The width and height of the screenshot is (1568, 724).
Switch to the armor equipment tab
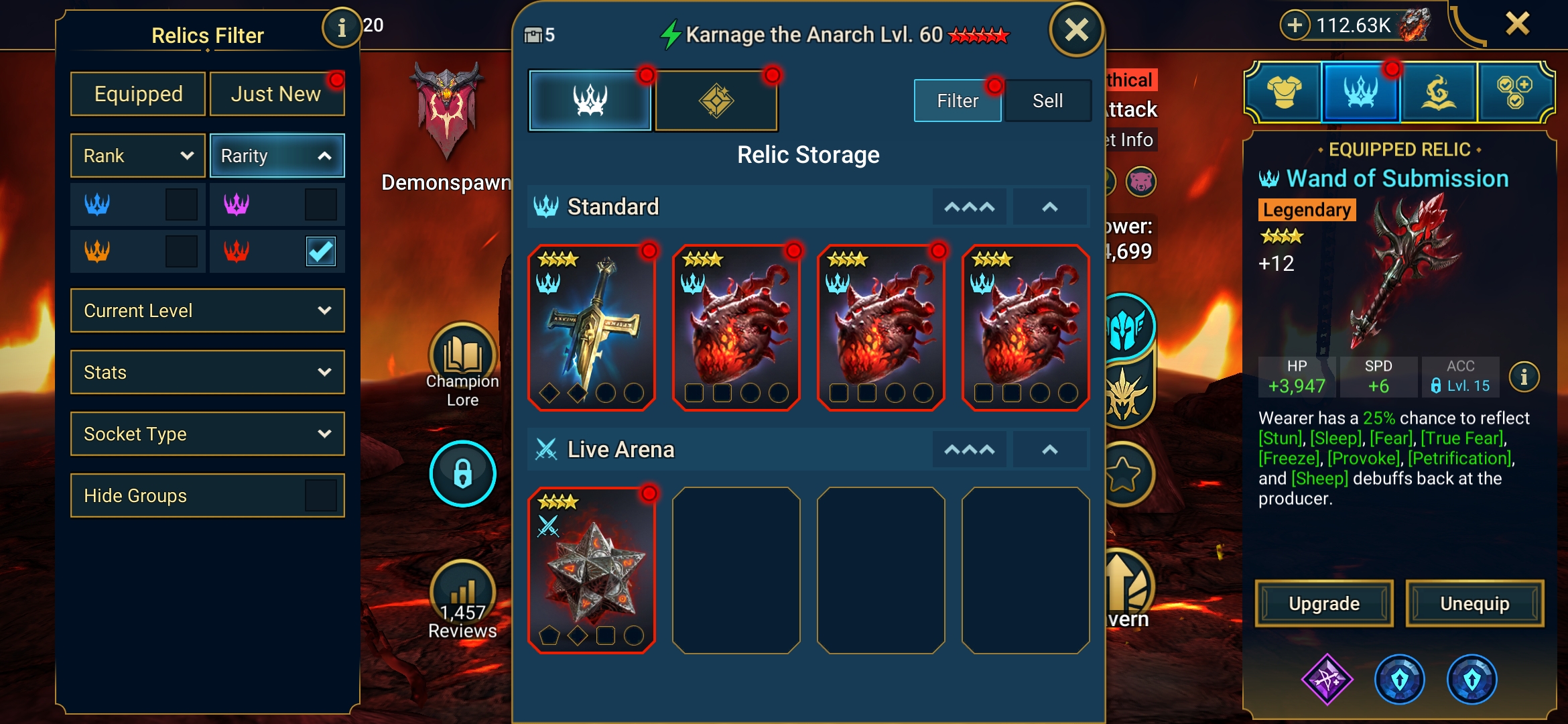[x=1283, y=93]
